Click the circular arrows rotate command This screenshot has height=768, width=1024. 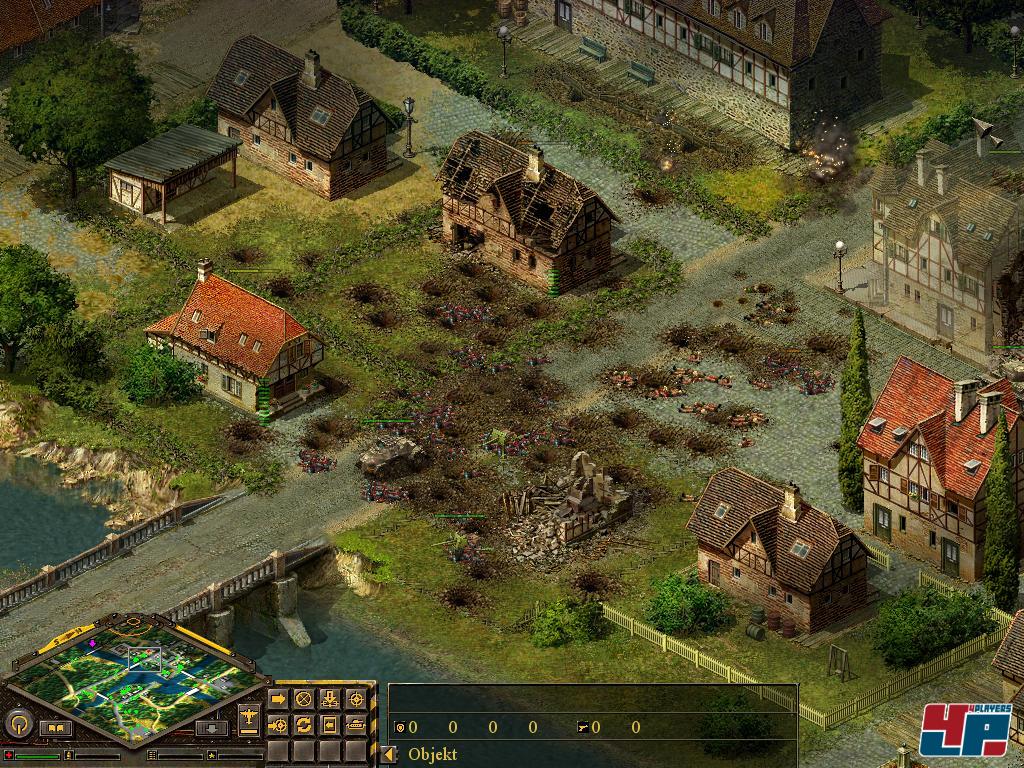pyautogui.click(x=304, y=724)
